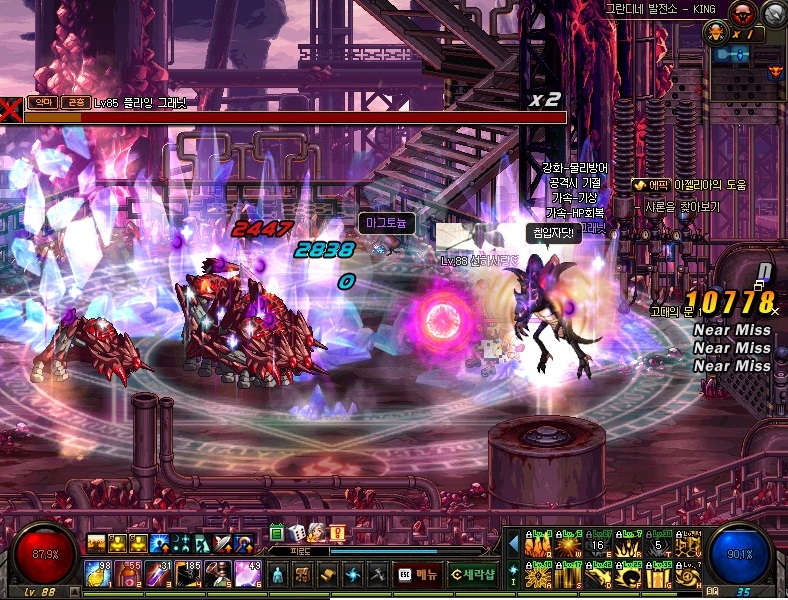
Task: Use the yellow potion in quick slot 1
Action: [x=97, y=573]
